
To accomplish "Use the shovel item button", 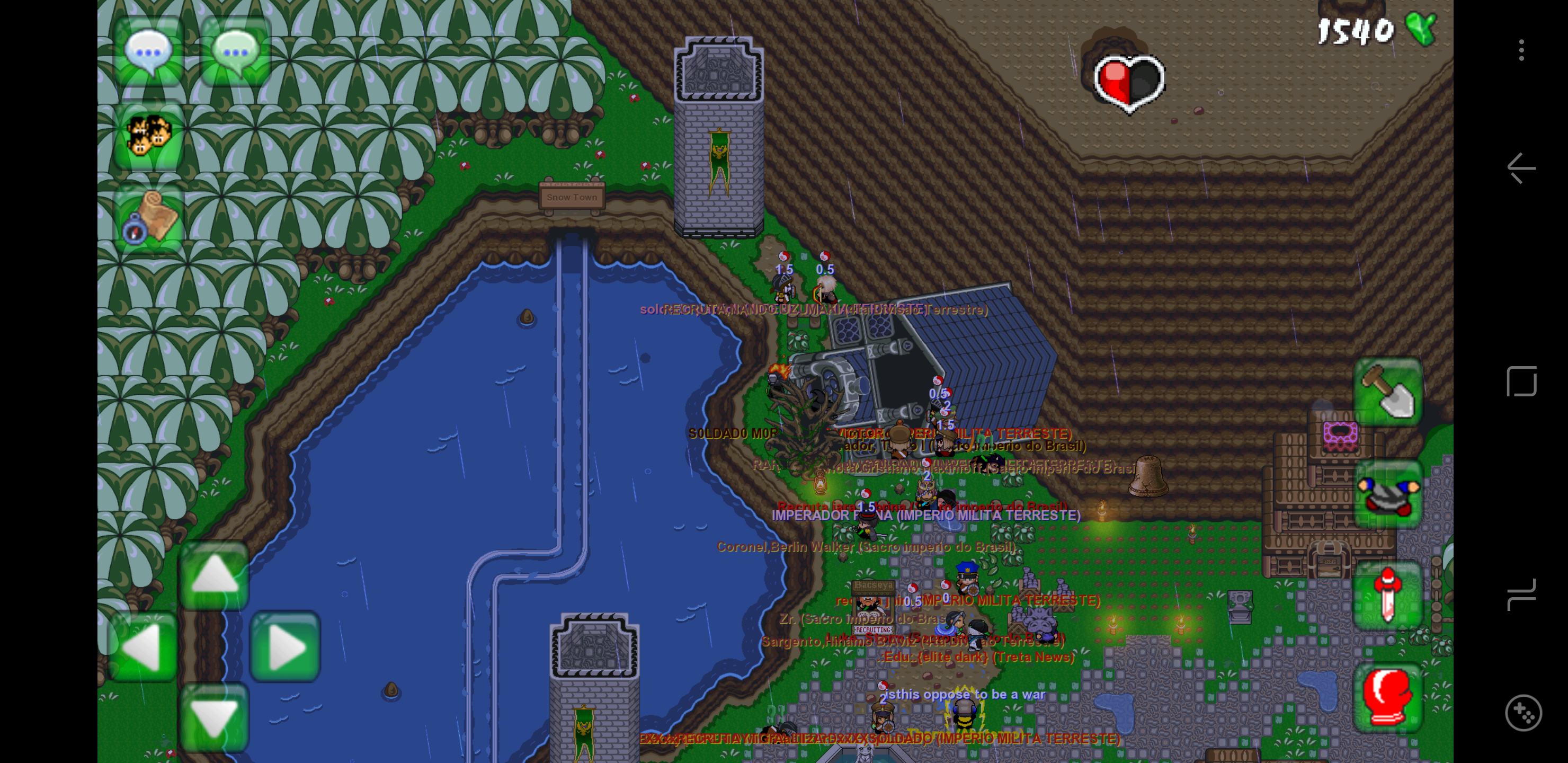I will click(x=1387, y=392).
